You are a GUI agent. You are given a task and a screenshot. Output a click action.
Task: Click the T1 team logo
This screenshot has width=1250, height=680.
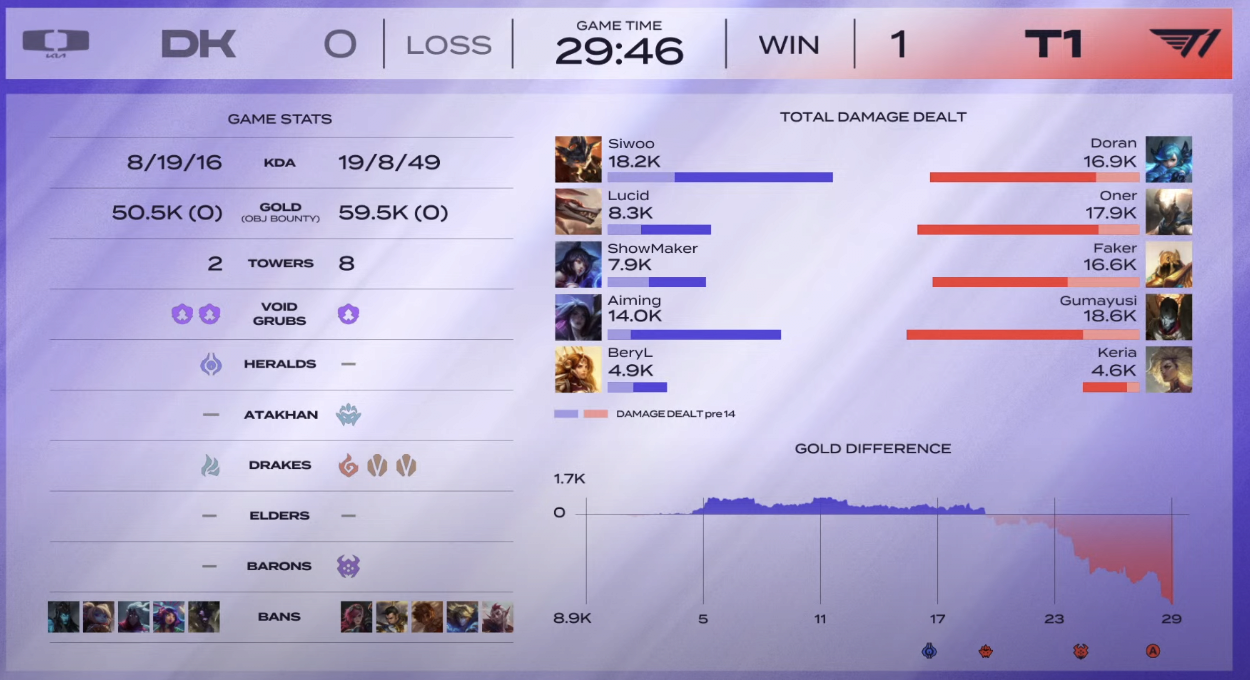coord(1185,43)
